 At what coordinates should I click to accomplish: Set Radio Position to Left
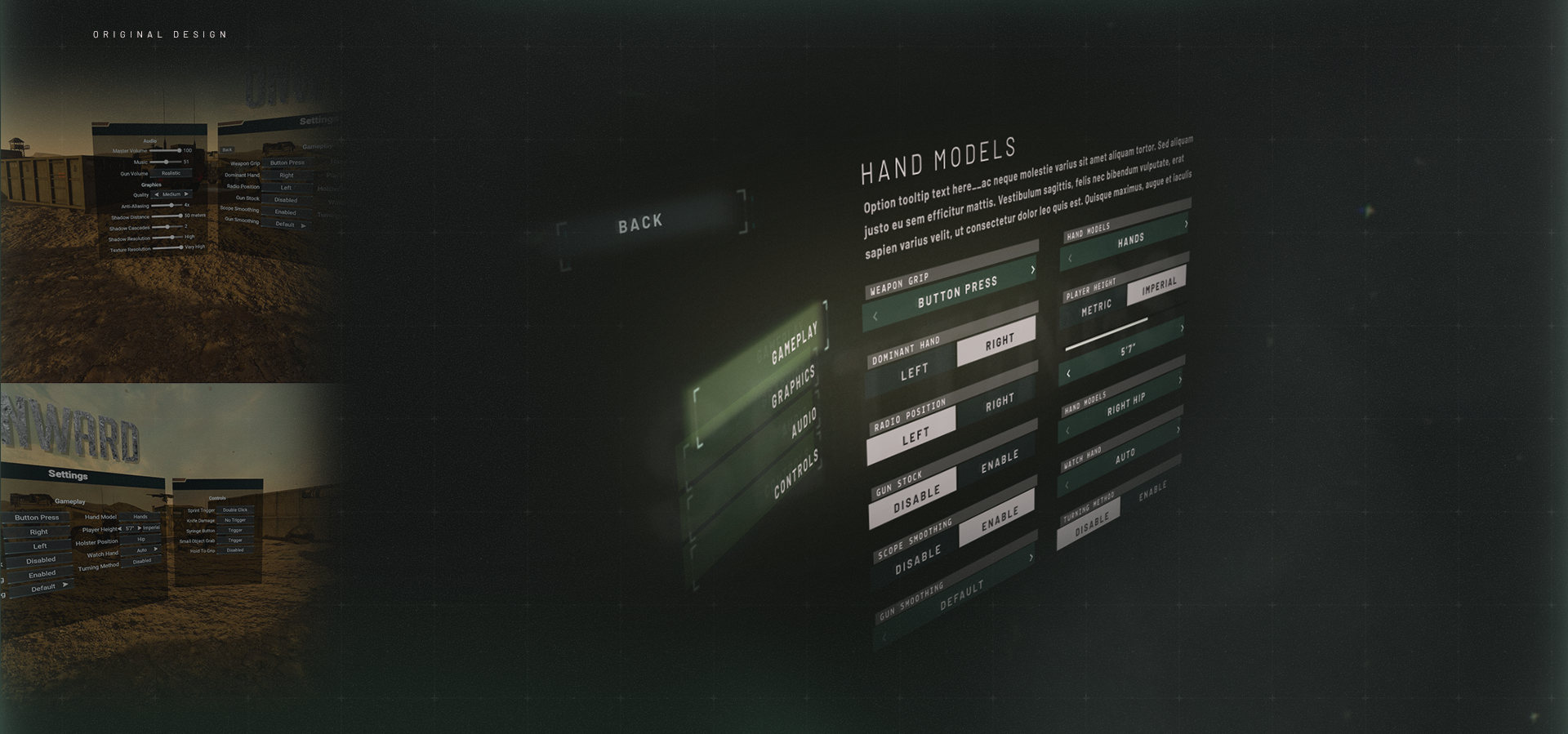coord(915,437)
